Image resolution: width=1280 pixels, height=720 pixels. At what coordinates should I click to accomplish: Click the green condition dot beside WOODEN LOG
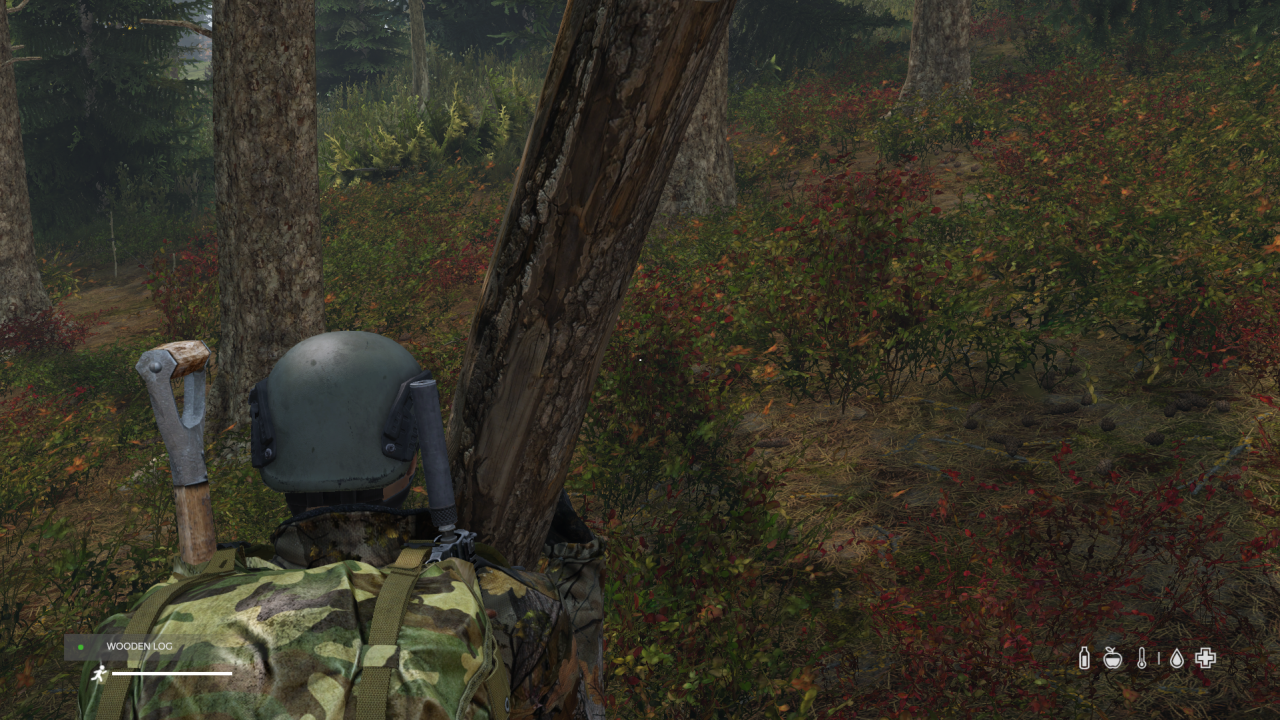80,646
